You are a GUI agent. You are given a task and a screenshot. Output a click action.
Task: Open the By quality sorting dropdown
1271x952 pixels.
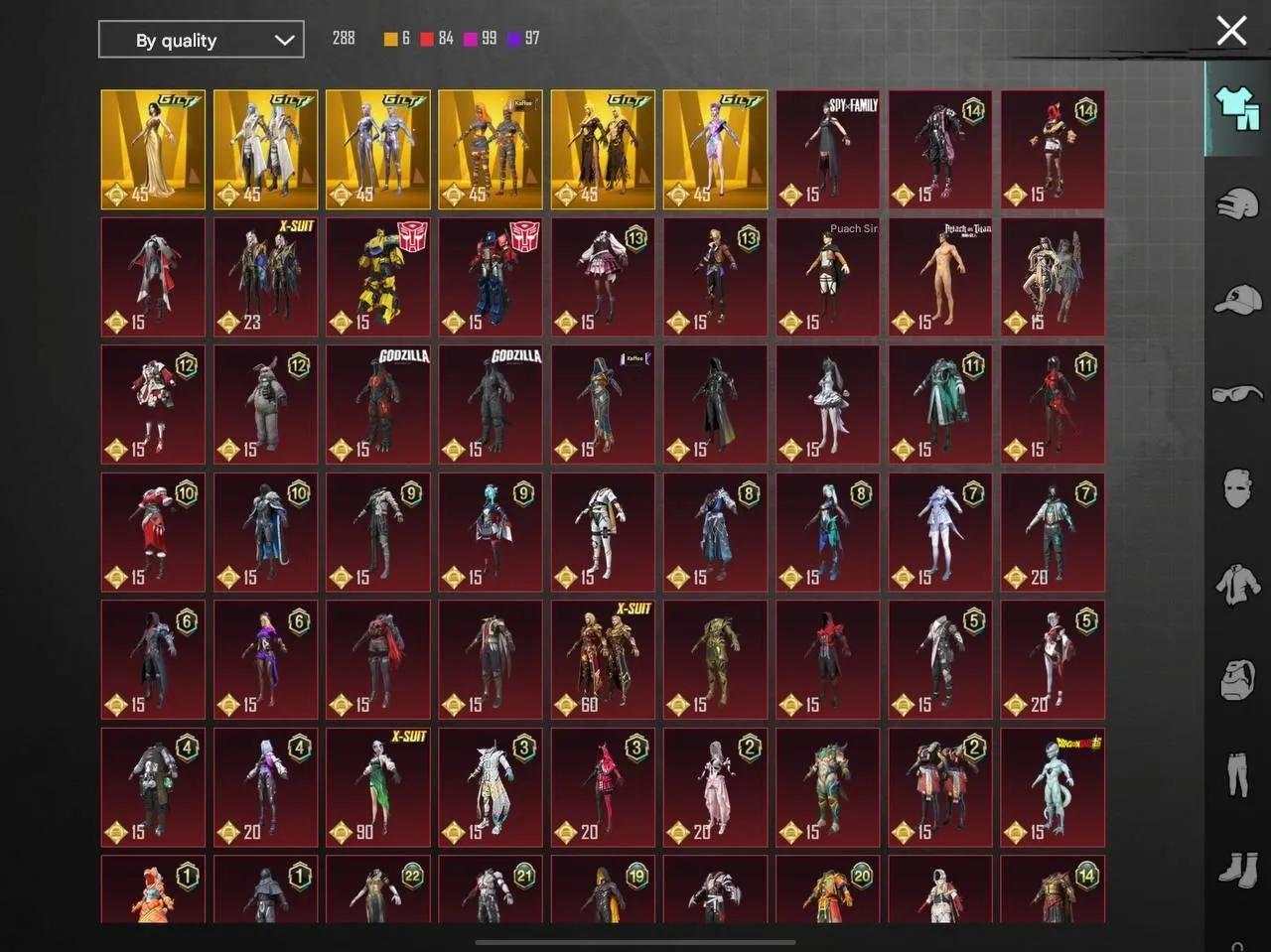pyautogui.click(x=202, y=40)
